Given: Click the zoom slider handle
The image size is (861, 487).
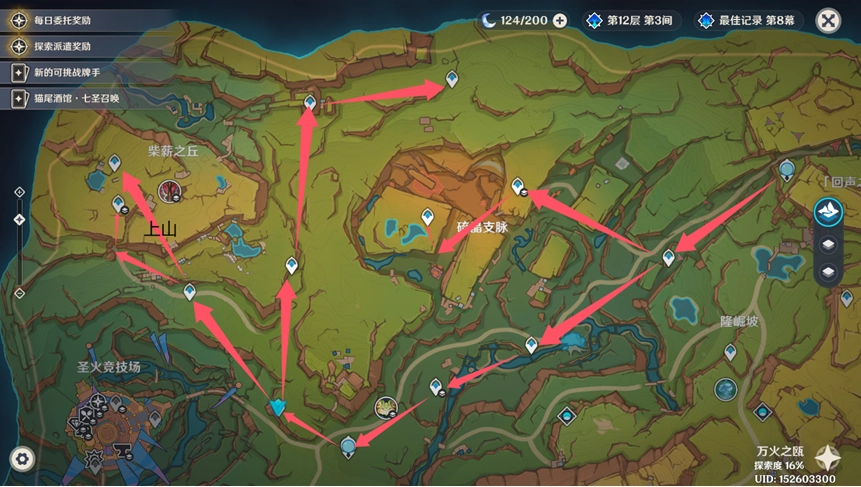Looking at the screenshot, I should pos(20,220).
